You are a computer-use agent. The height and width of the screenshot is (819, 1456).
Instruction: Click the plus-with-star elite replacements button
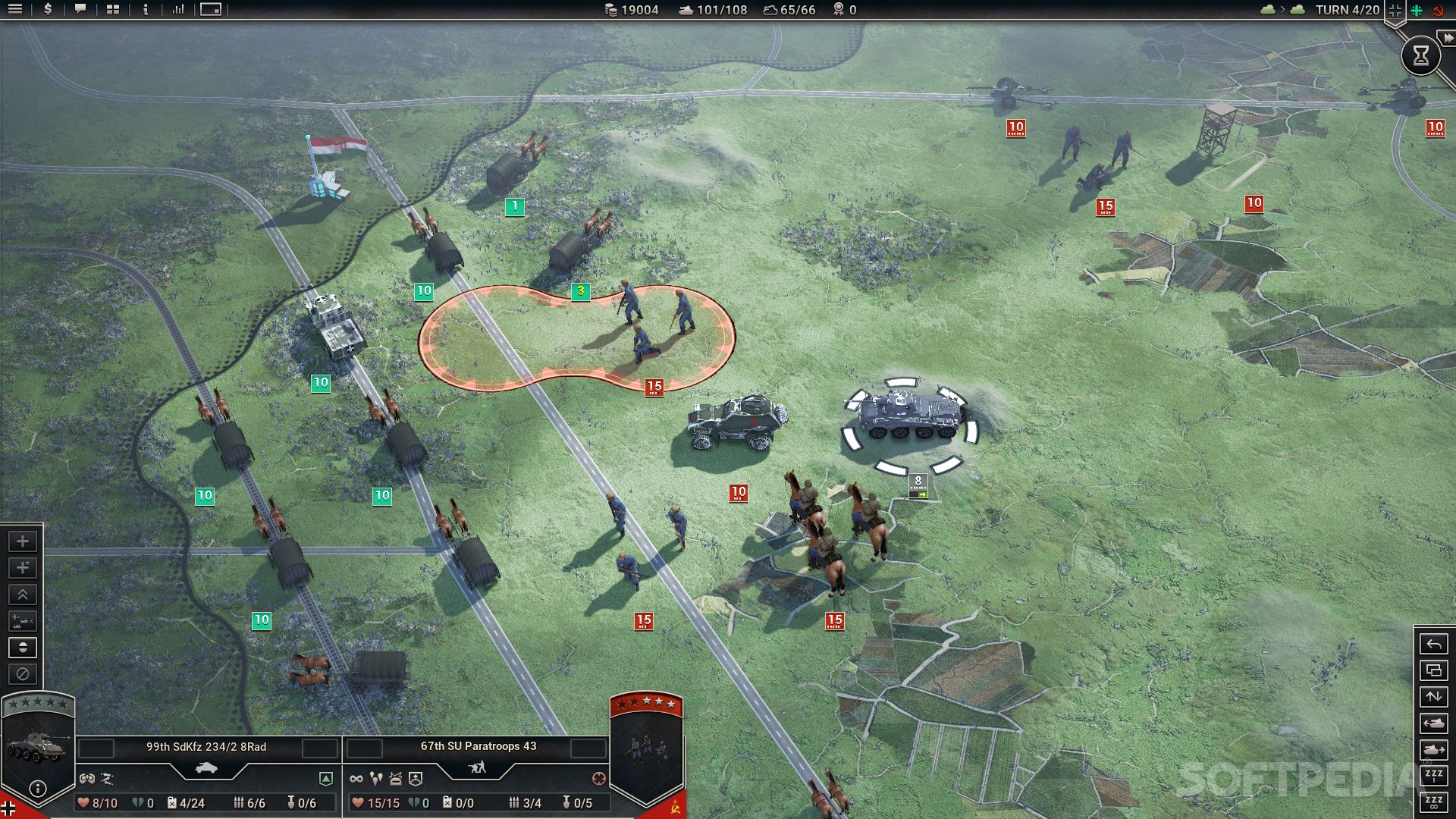coord(23,568)
